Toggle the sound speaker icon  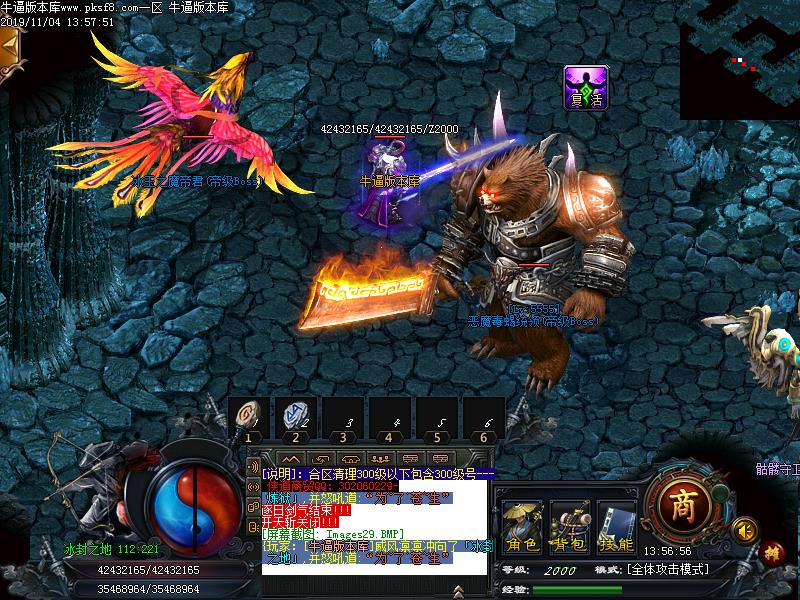743,527
